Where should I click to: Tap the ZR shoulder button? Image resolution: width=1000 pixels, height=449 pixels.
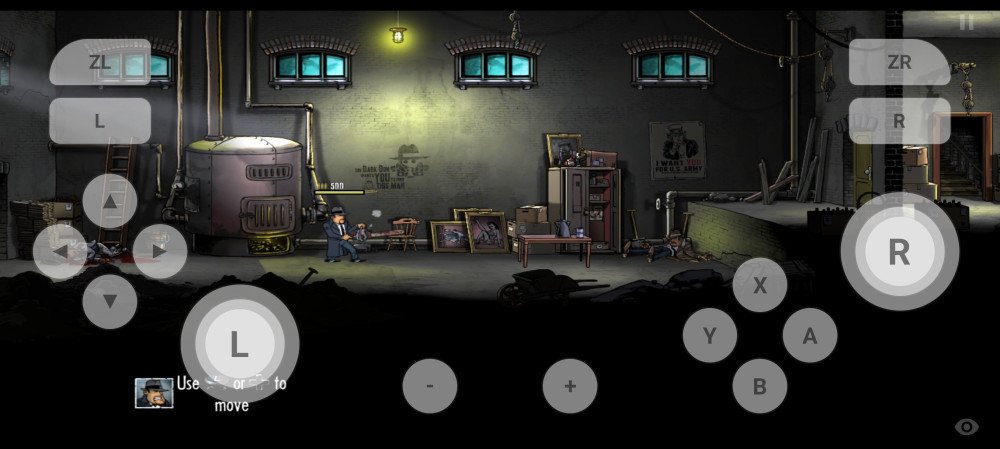[x=899, y=62]
